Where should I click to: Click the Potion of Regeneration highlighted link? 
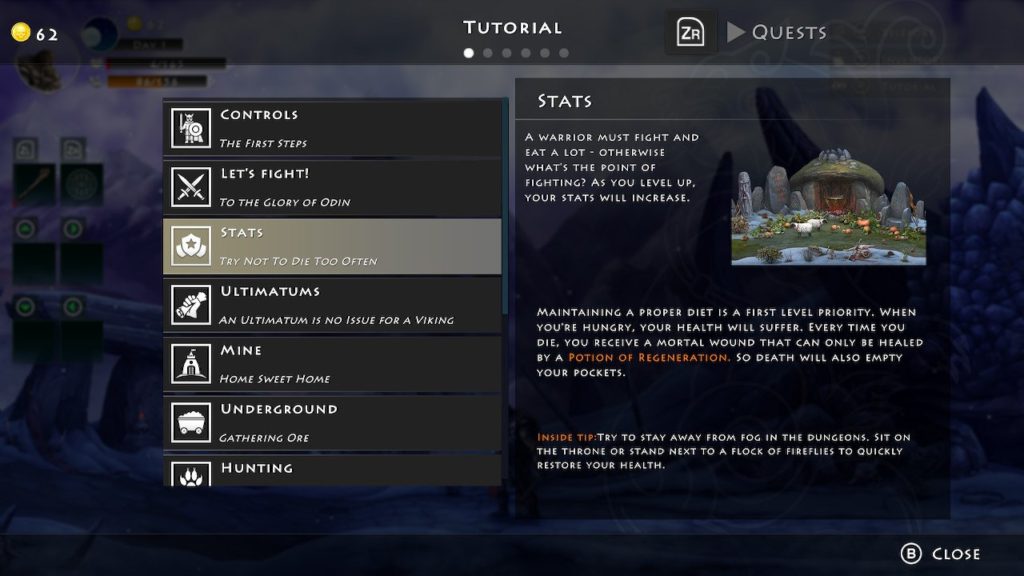pyautogui.click(x=648, y=357)
